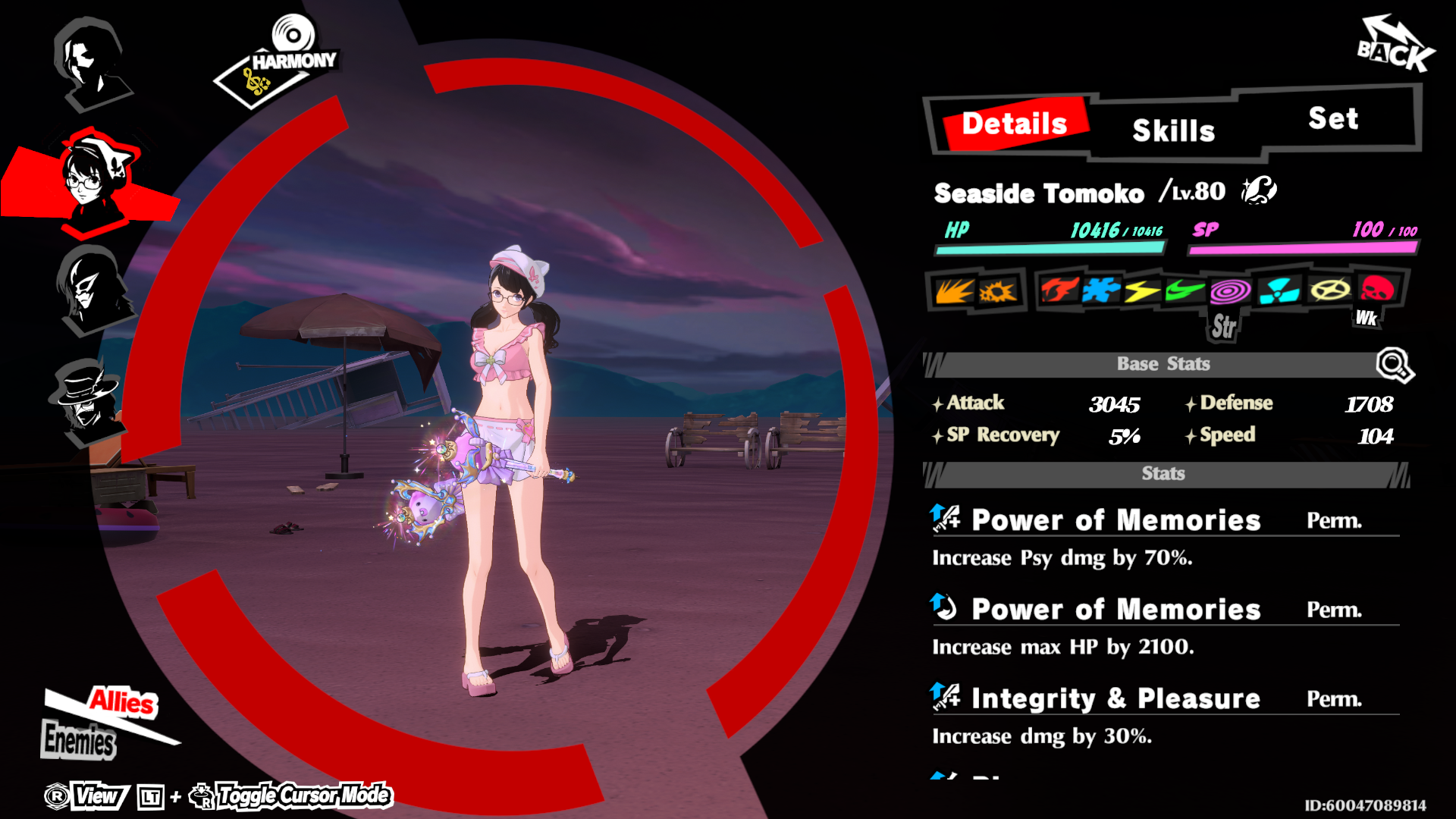This screenshot has width=1456, height=819.
Task: Inspect the red skull Curse affinity icon
Action: [1376, 289]
